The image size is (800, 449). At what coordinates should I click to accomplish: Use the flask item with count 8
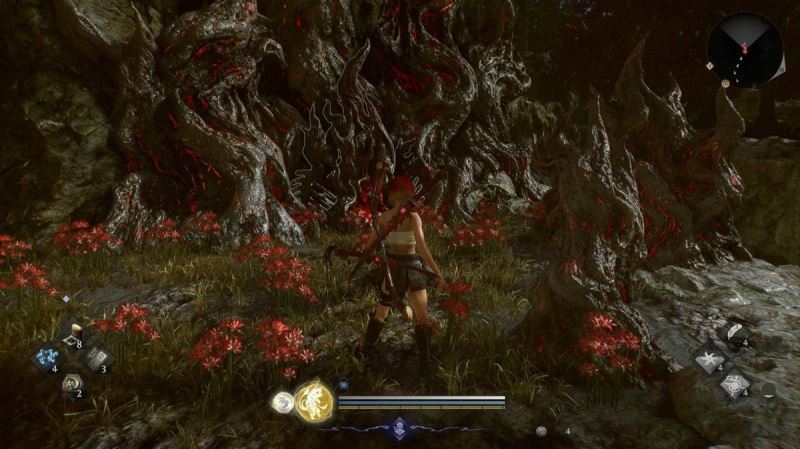point(72,334)
